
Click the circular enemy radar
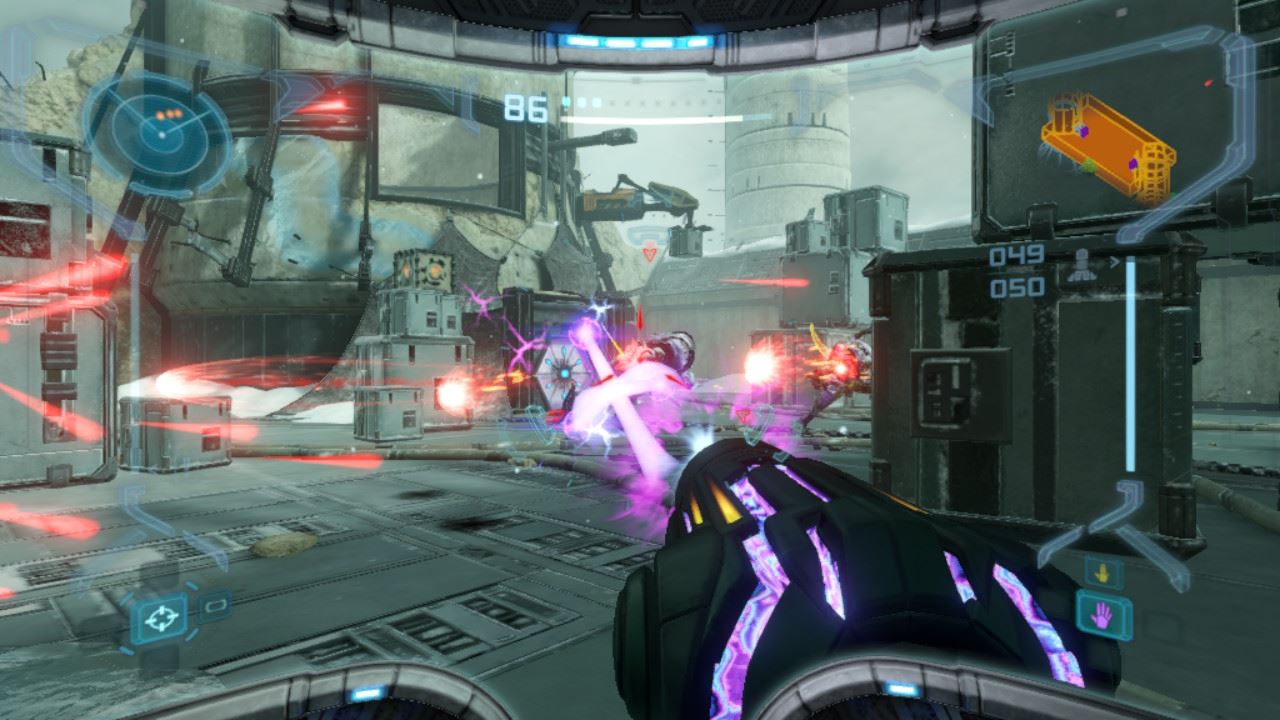158,127
